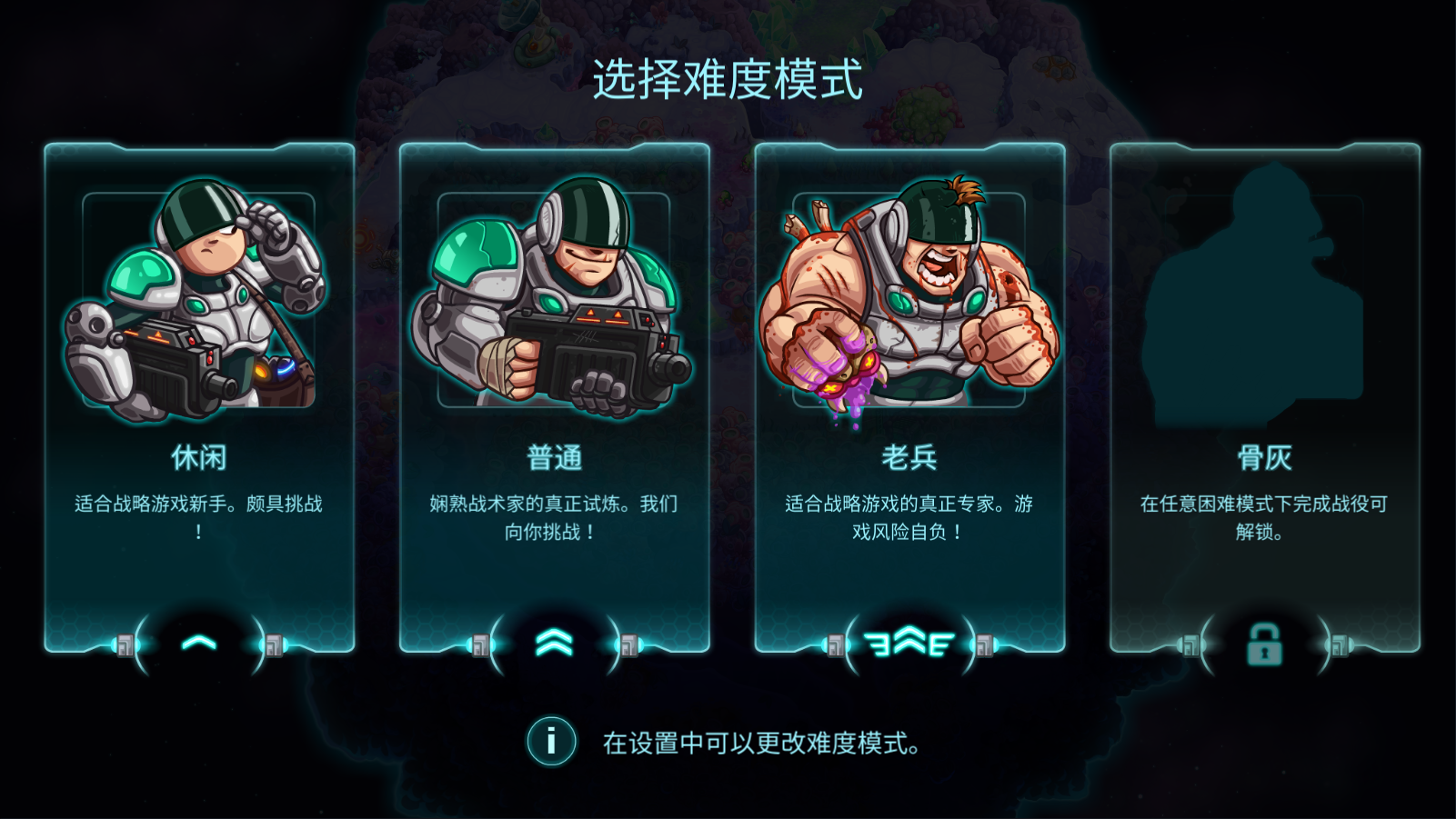Click the saluting recruit portrait on the 休闲 card
1456x819 pixels.
(x=196, y=300)
